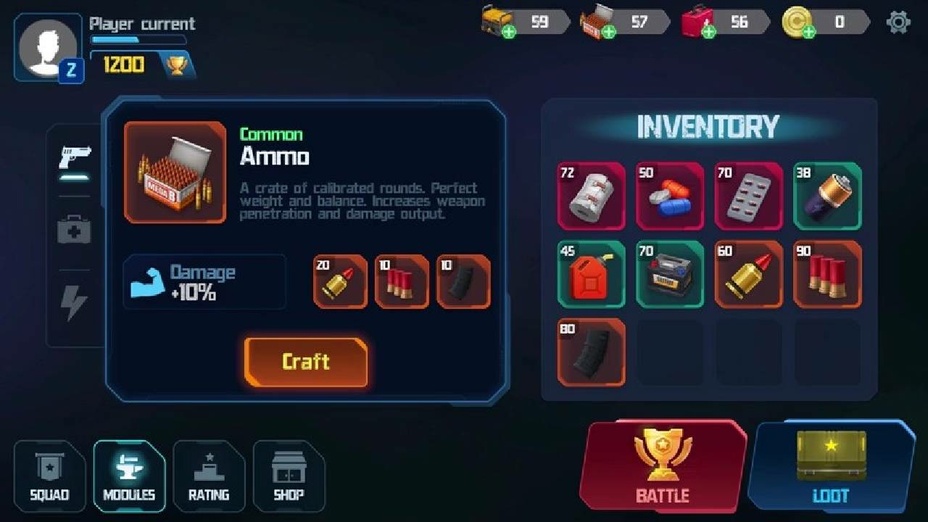Select the red fuel canister slot

click(591, 274)
